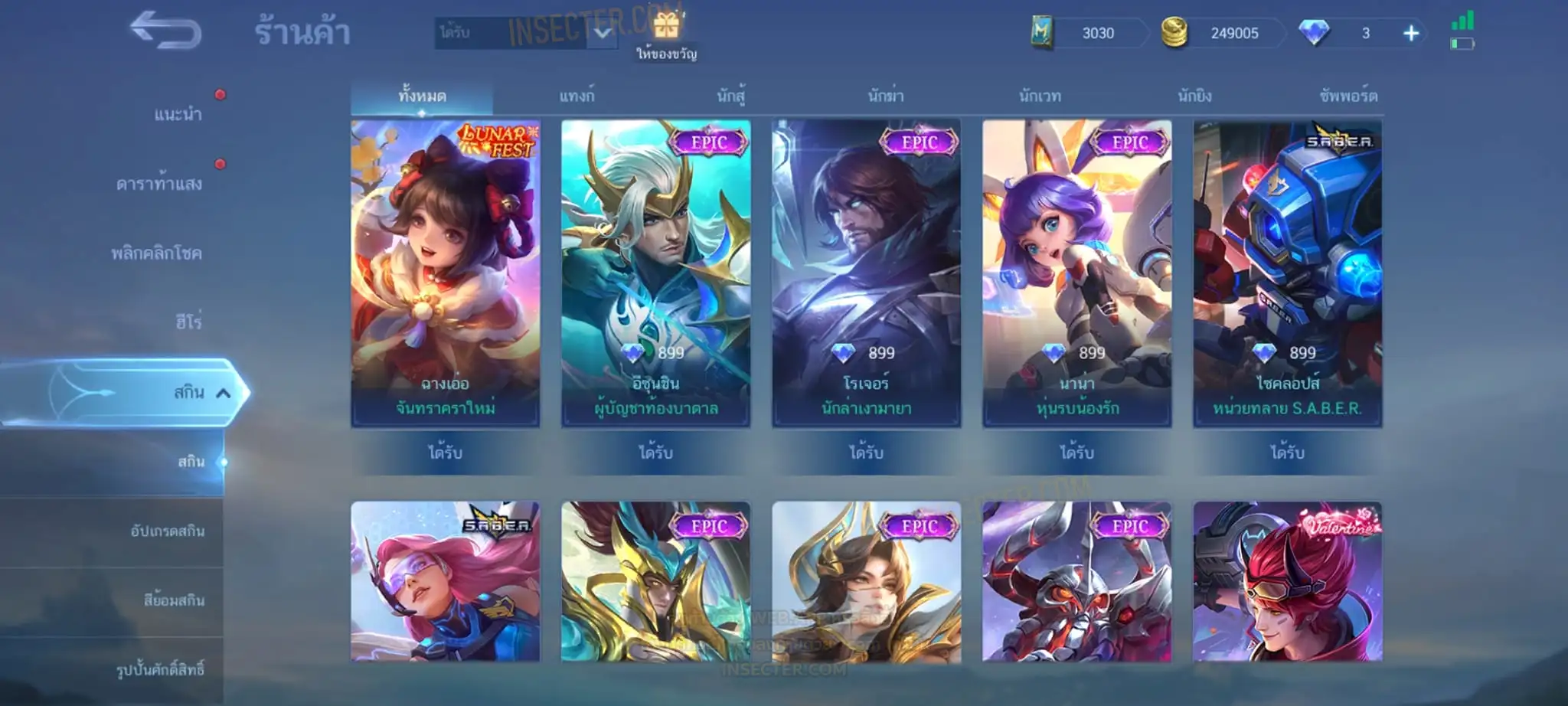Open the ดาราท้าแสง menu entry

pos(159,184)
